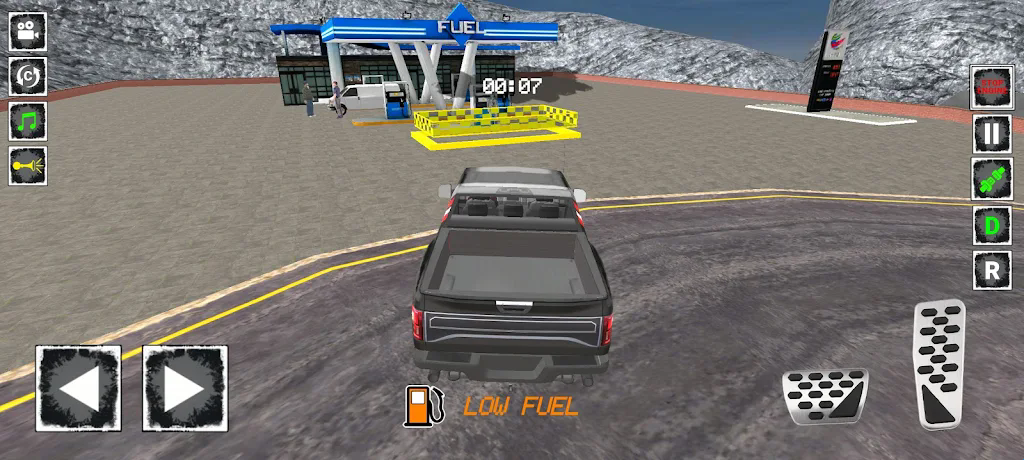Shift into Drive with the D button
Viewport: 1024px width, 460px height.
(992, 225)
